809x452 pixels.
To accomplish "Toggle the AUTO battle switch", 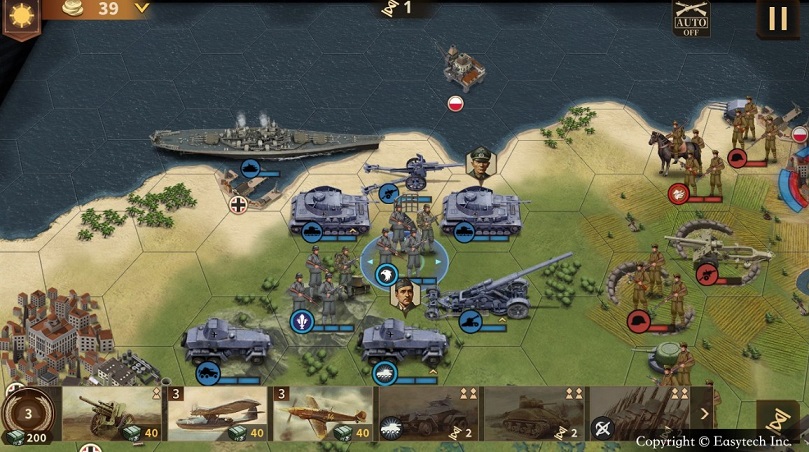I will (x=691, y=17).
